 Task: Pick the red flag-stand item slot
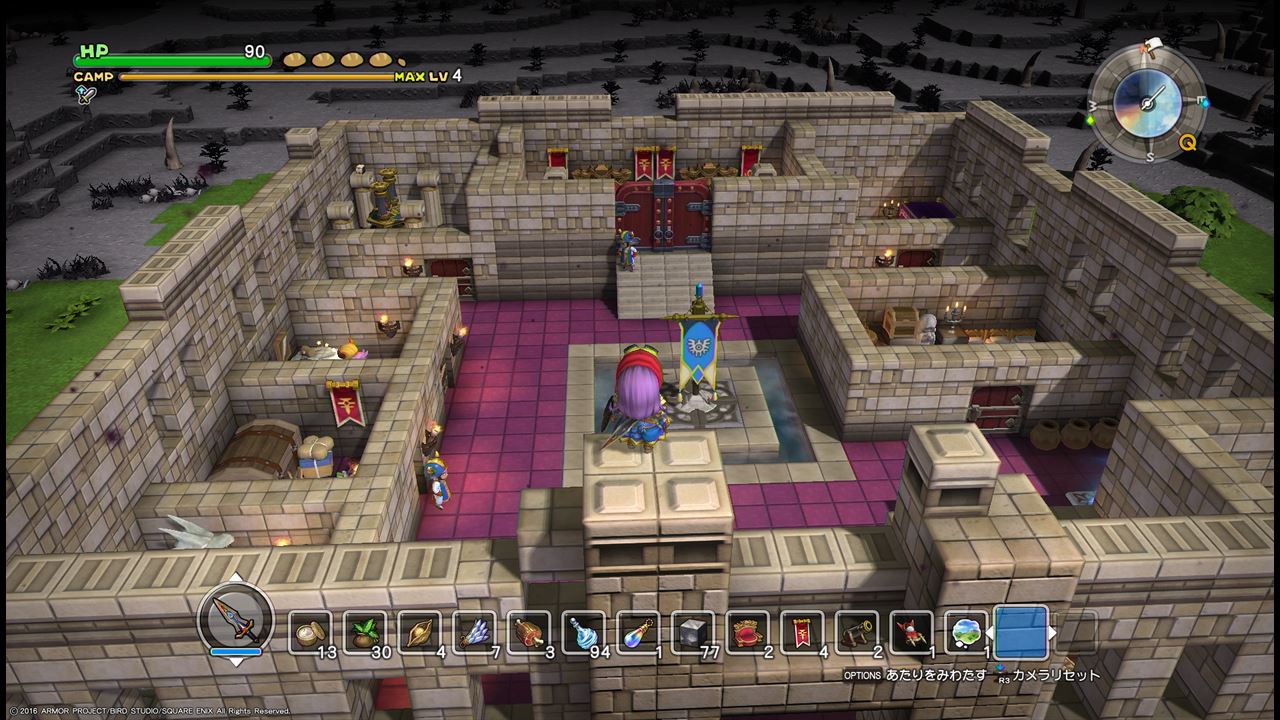[x=911, y=632]
